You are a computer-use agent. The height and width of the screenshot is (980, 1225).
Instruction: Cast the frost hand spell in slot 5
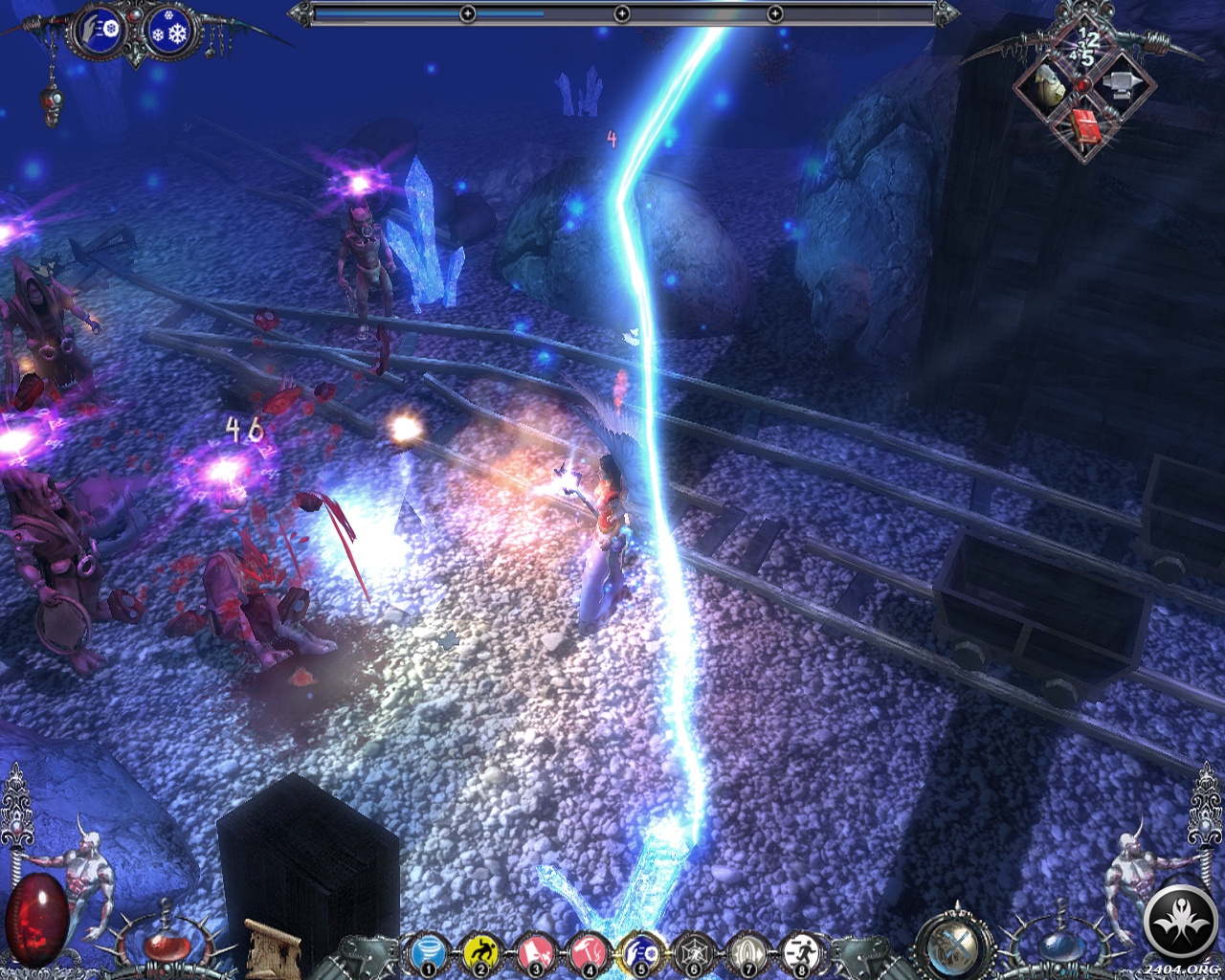click(638, 953)
